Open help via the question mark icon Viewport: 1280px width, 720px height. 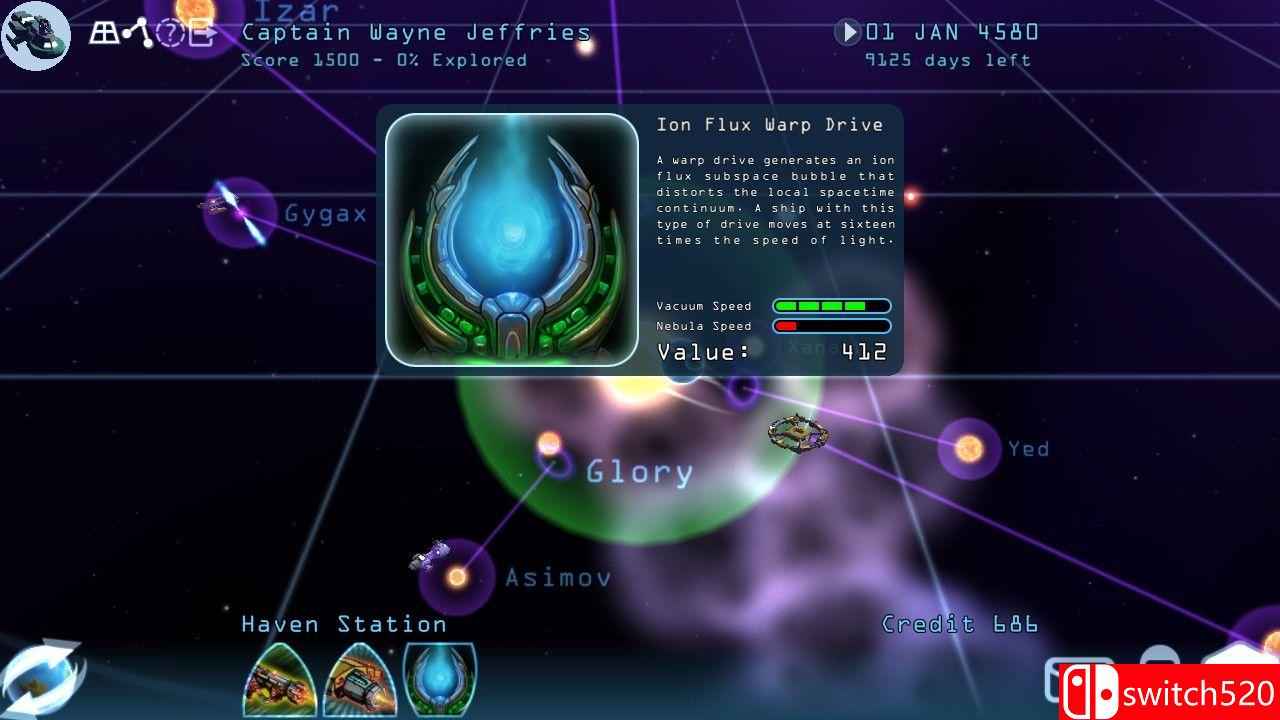point(170,32)
